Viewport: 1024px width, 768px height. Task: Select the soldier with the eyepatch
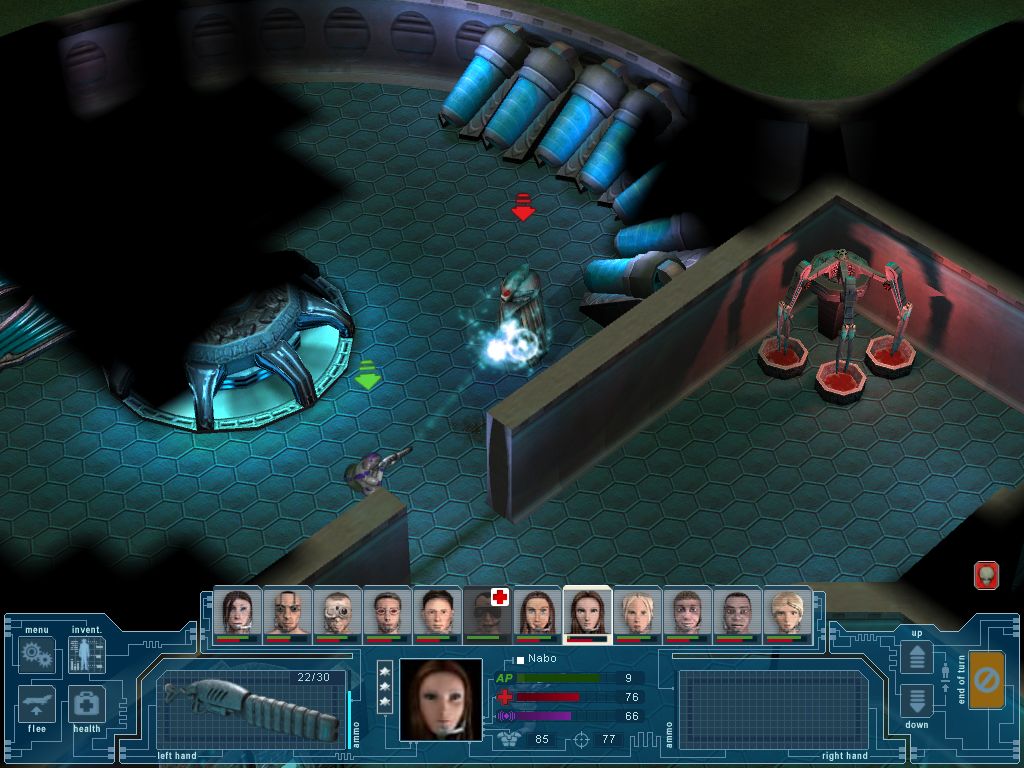coord(287,612)
